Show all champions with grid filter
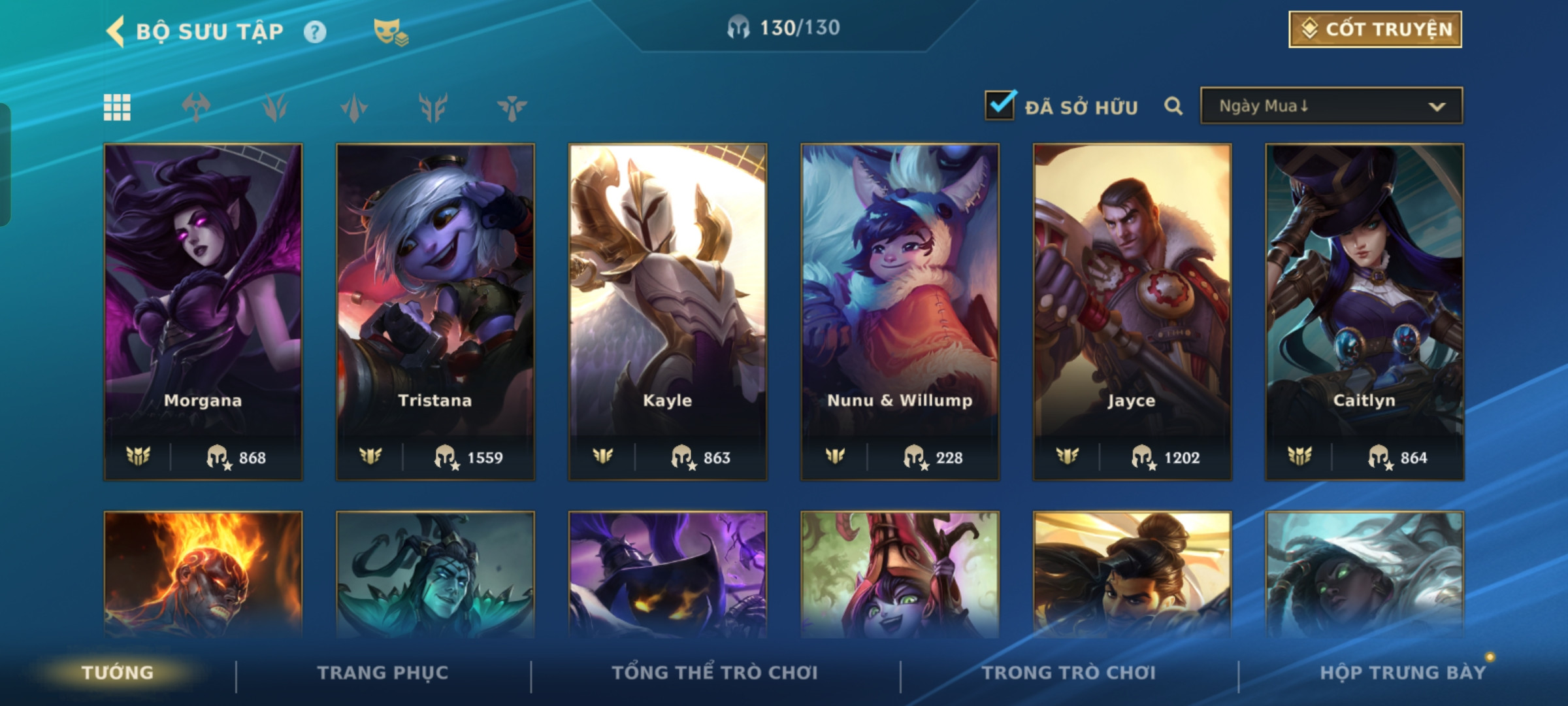1568x706 pixels. click(x=117, y=107)
